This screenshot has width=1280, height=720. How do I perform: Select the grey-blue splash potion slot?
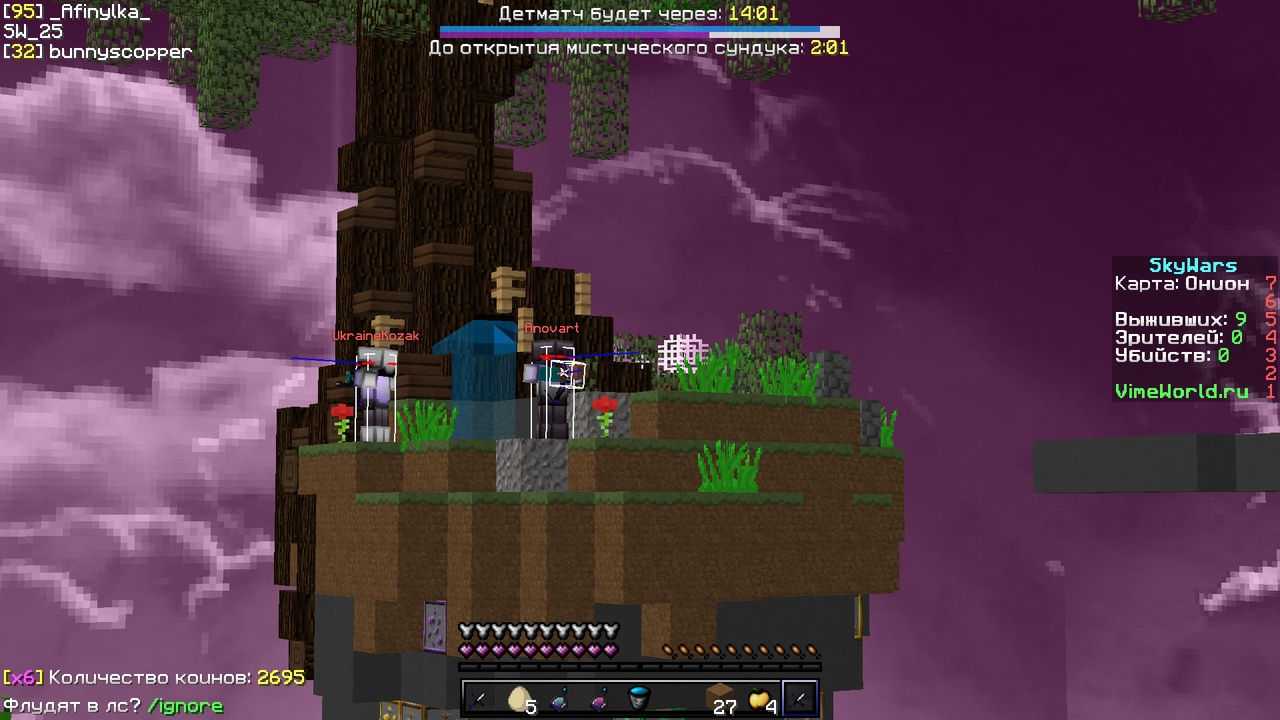click(560, 699)
